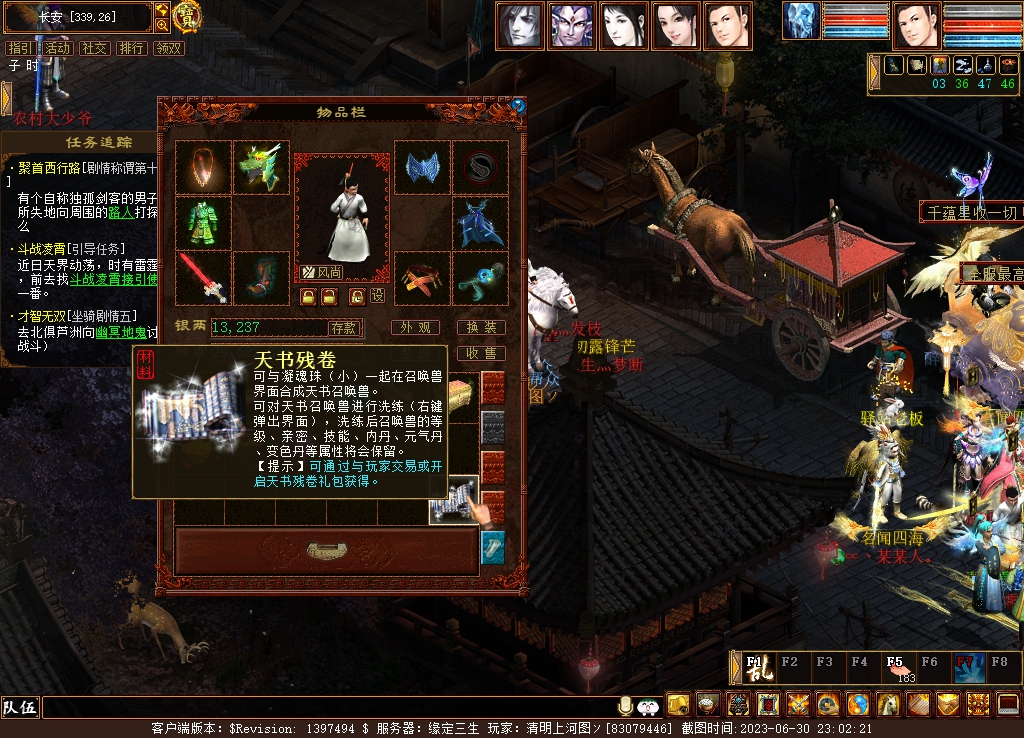Screen dimensions: 1024x738
Task: Click the 存款 deposit button
Action: (343, 328)
